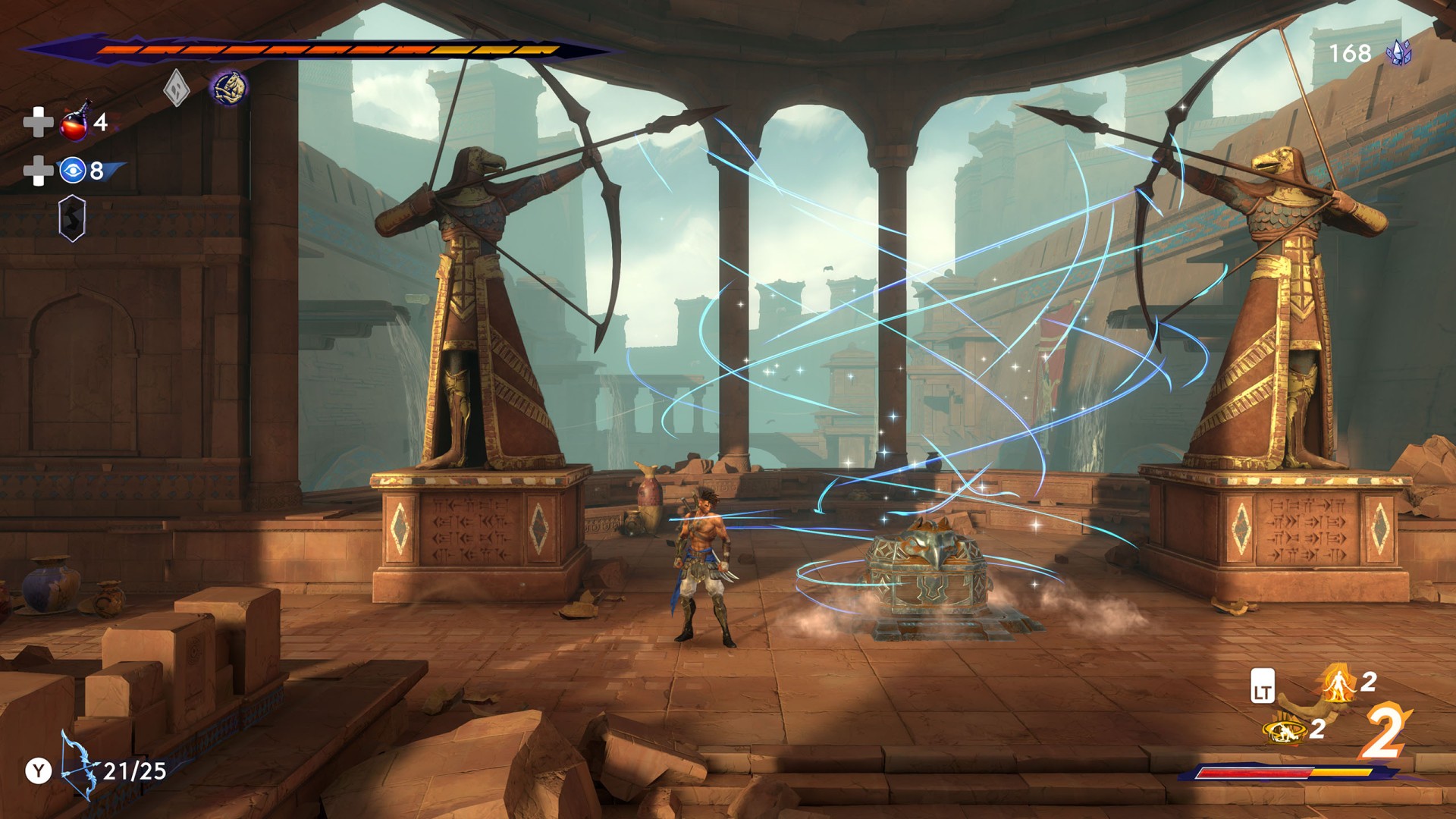Screen dimensions: 1456x819
Task: Select the red healing potion icon
Action: pyautogui.click(x=75, y=123)
